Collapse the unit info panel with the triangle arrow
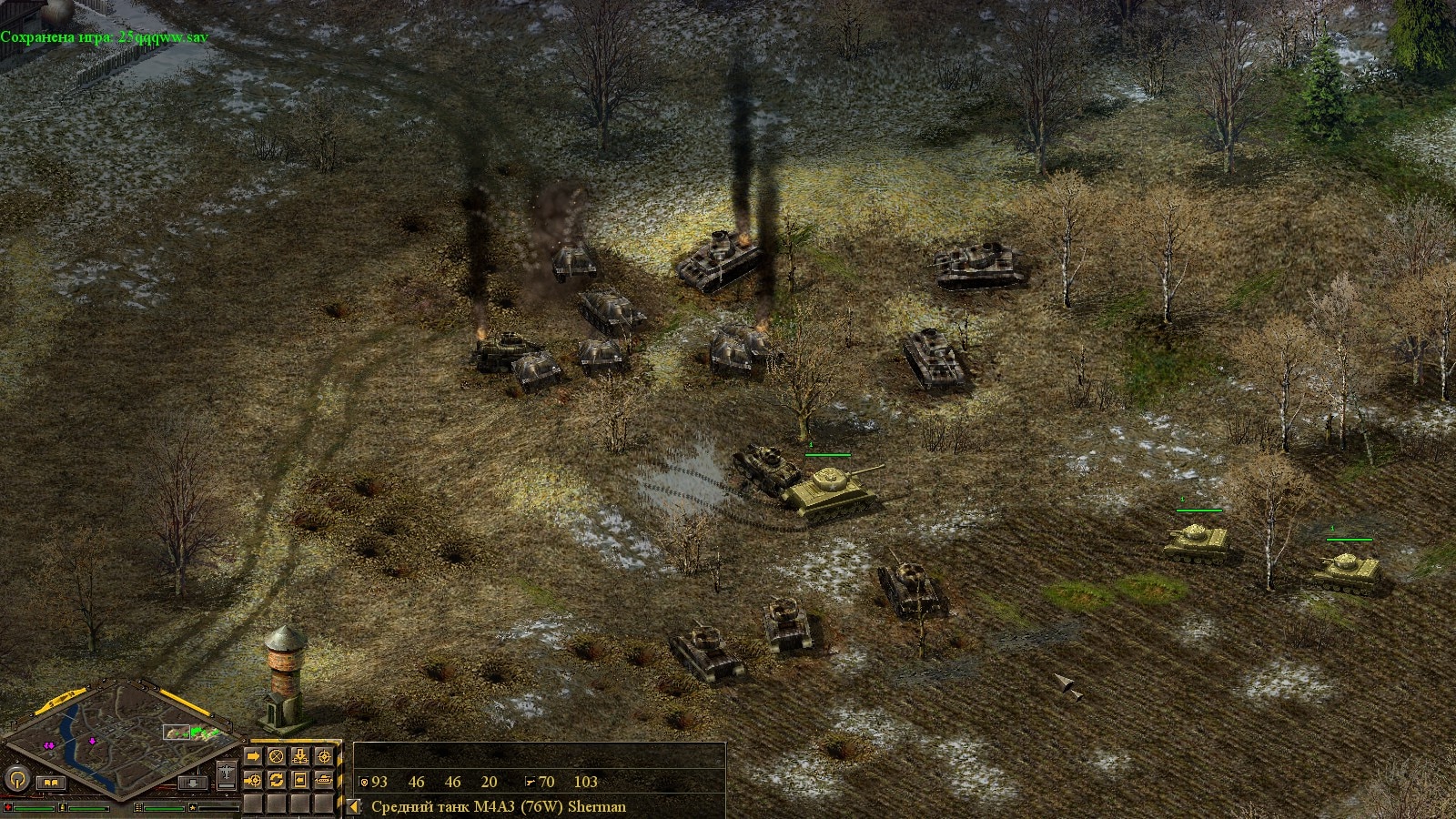 coord(353,806)
